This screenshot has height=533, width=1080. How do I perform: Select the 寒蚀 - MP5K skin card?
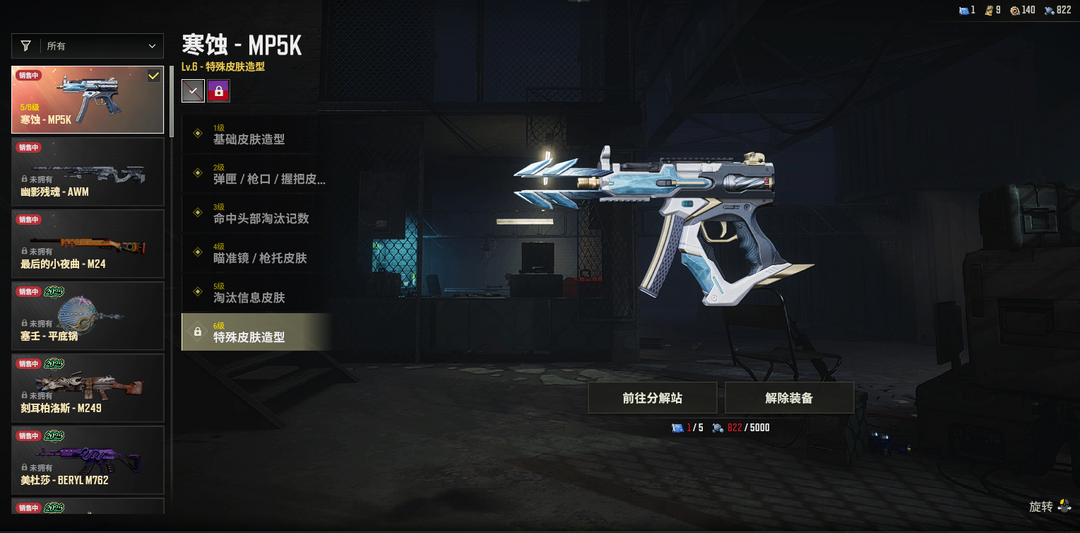coord(88,100)
